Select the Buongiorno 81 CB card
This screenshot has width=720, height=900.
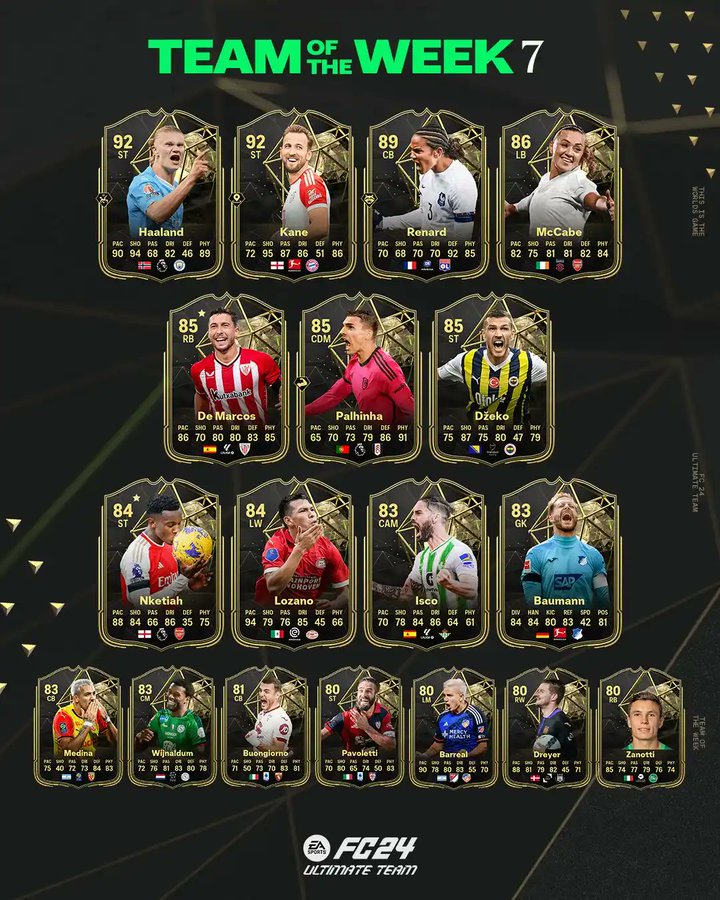[266, 727]
